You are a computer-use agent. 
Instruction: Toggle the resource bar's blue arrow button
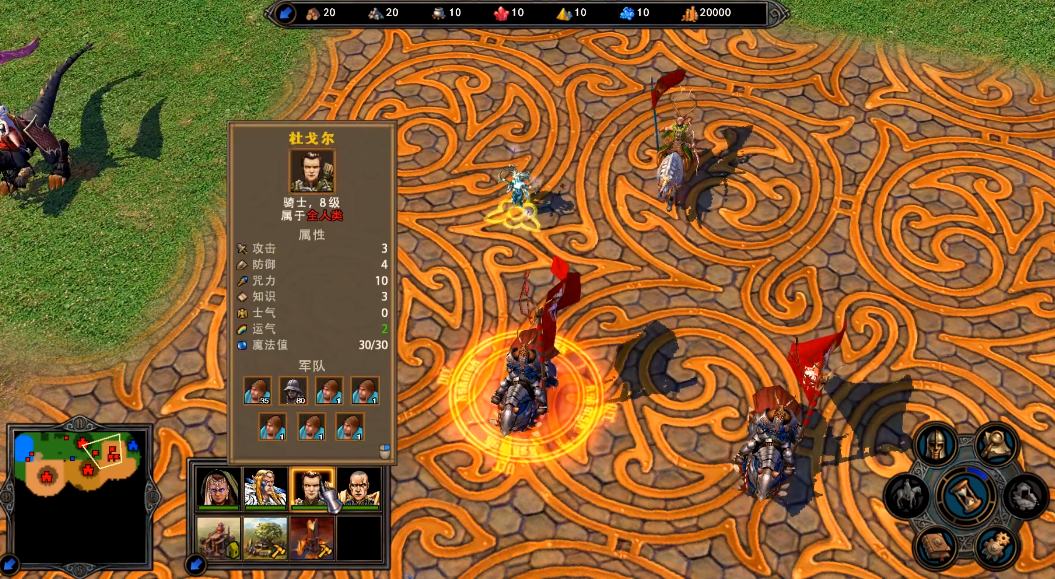tap(284, 13)
